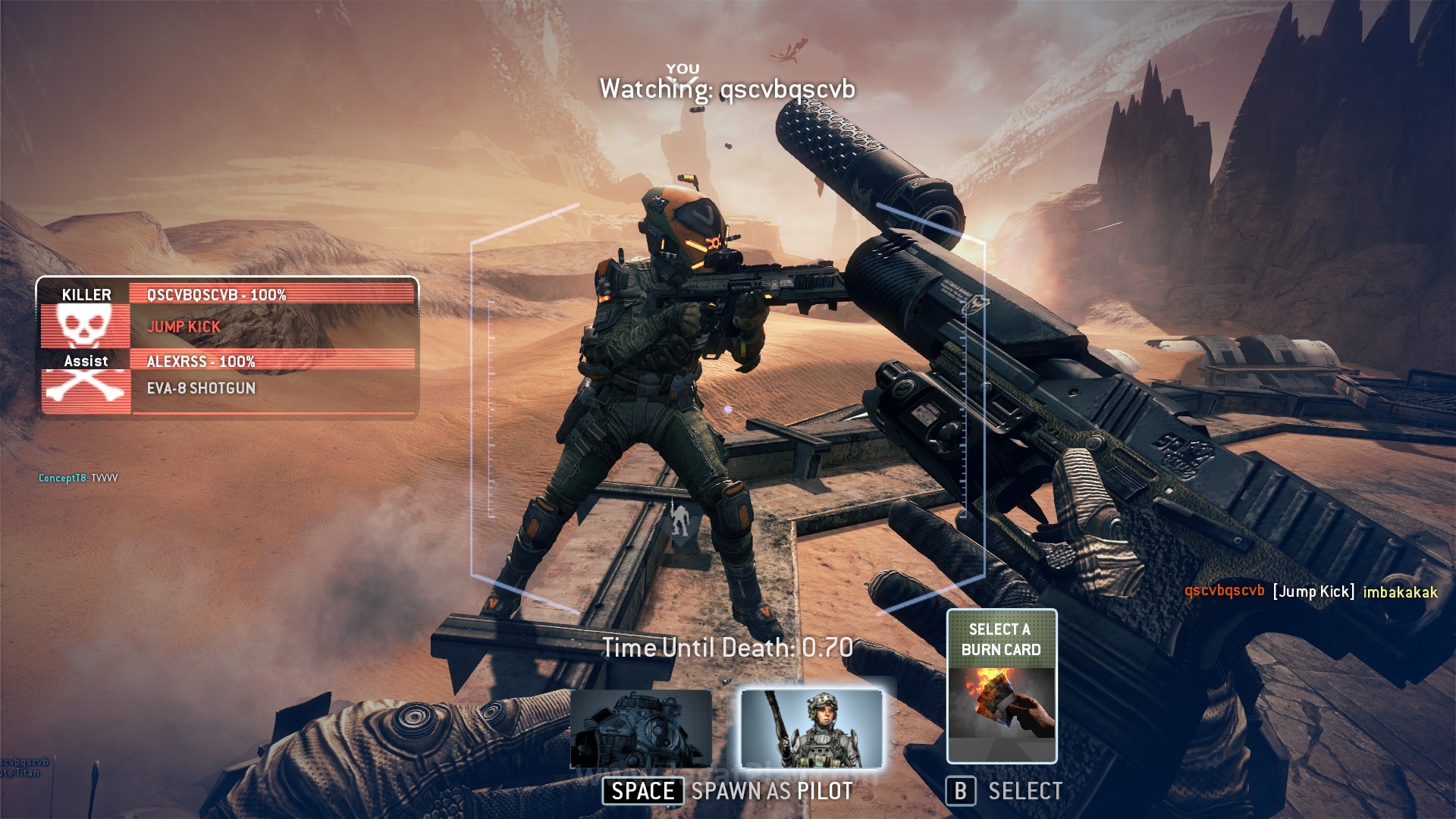Select the Pilot spawn thumbnail

tap(811, 729)
